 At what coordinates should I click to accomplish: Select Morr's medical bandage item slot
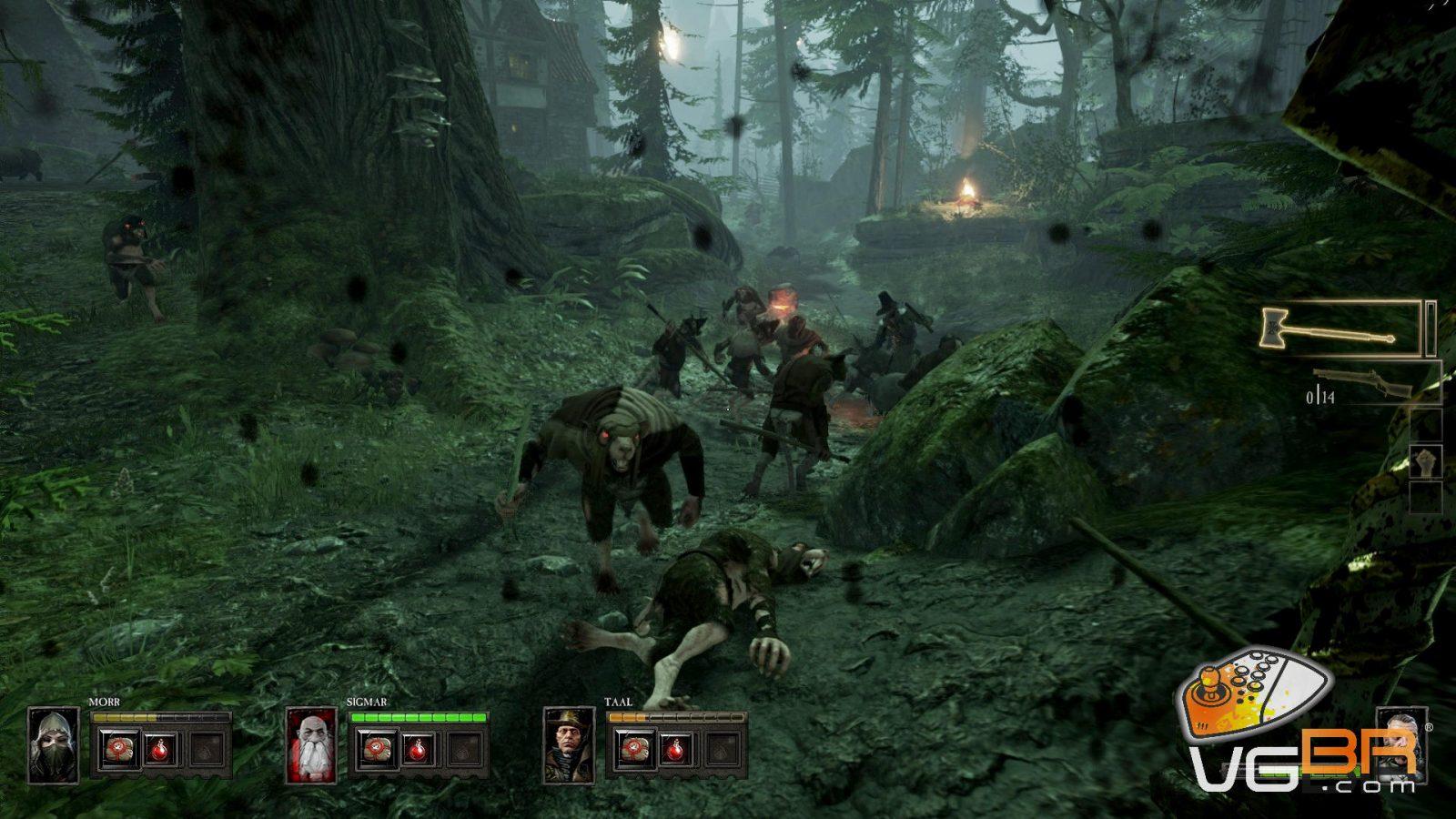117,749
